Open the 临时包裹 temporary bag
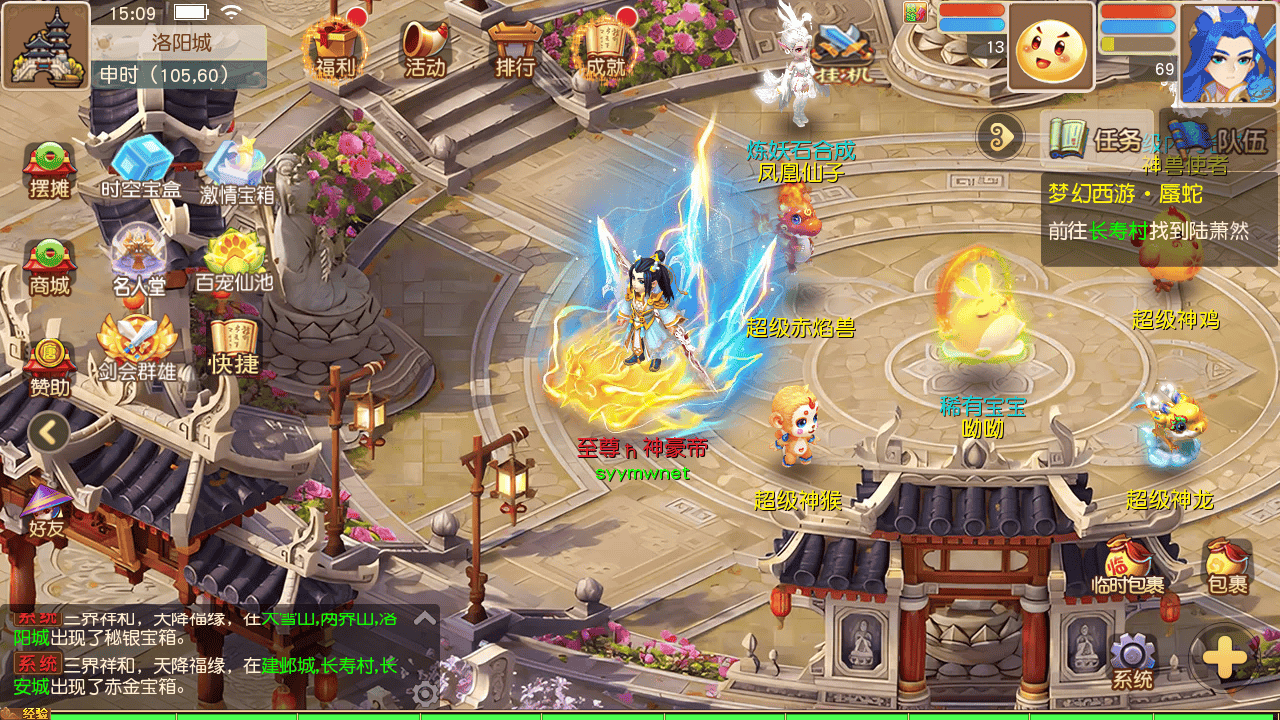The height and width of the screenshot is (720, 1280). click(x=1129, y=566)
